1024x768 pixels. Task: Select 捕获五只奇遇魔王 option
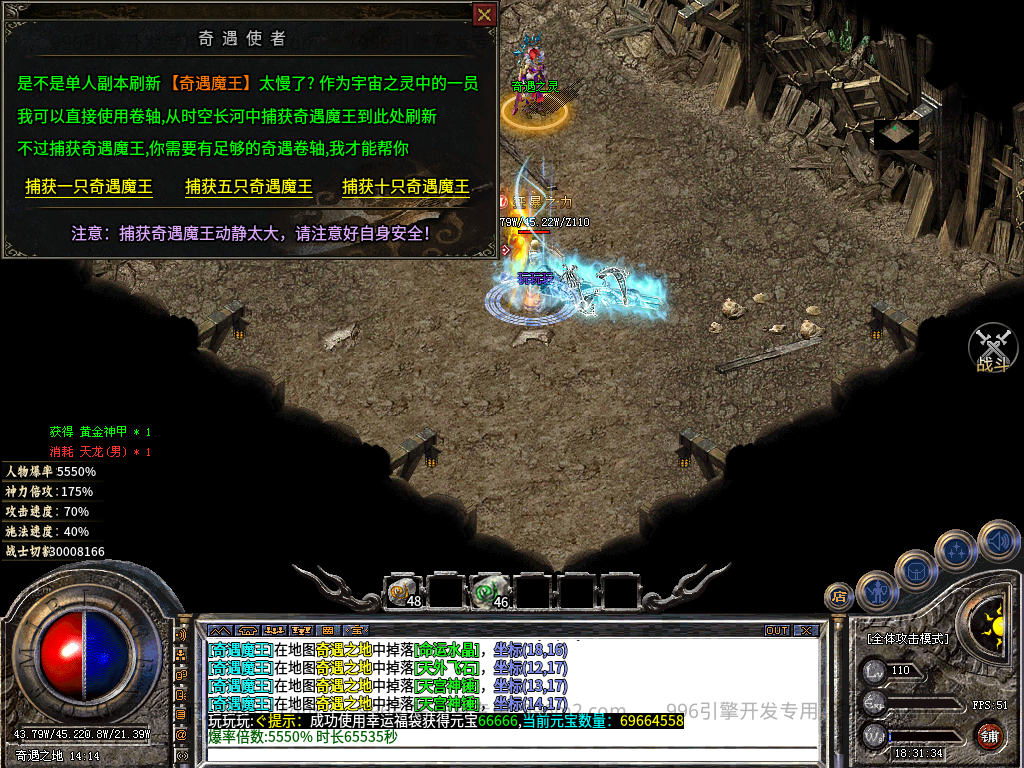[249, 187]
